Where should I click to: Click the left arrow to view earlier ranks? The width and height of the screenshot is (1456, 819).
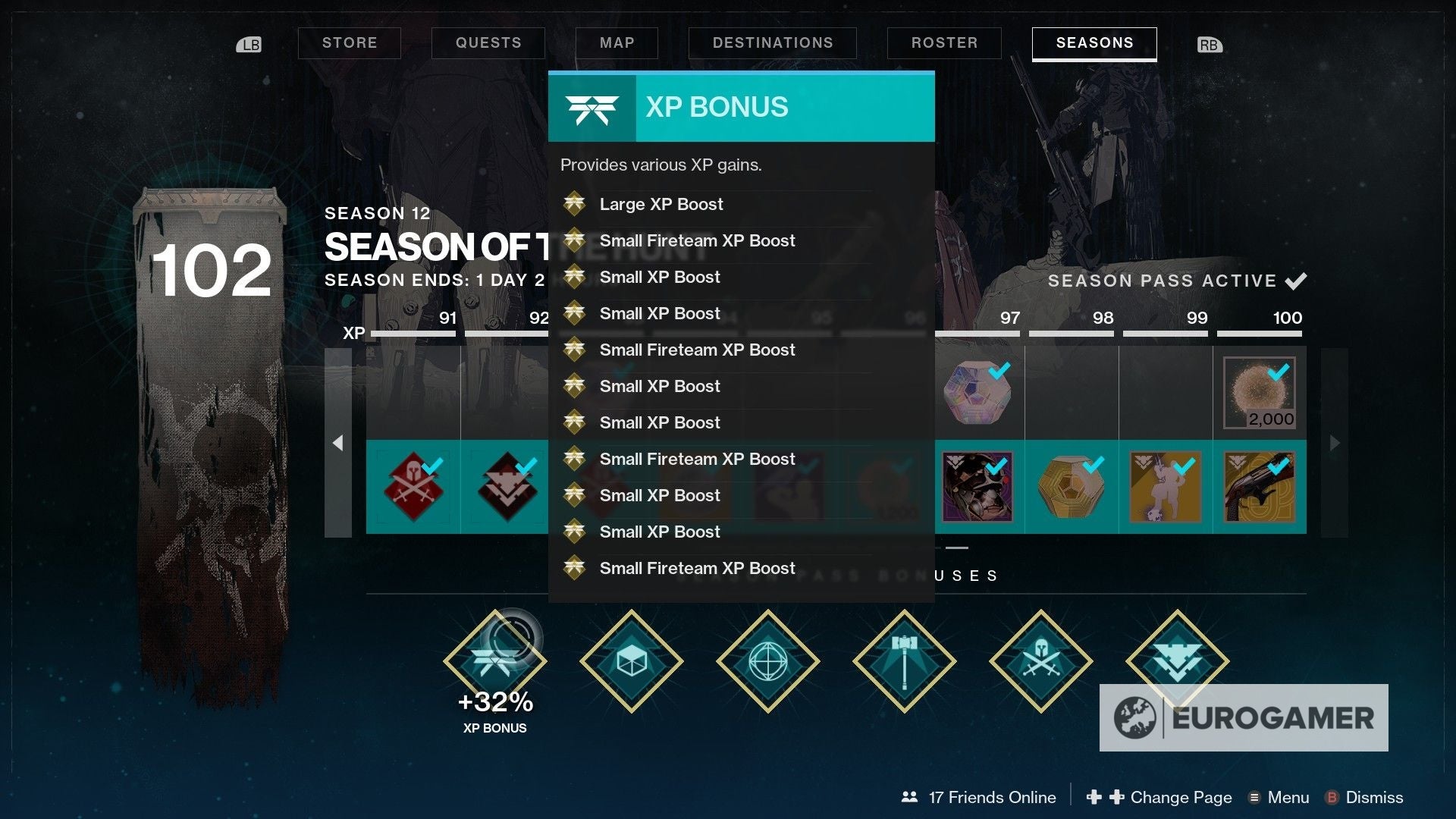[x=338, y=441]
